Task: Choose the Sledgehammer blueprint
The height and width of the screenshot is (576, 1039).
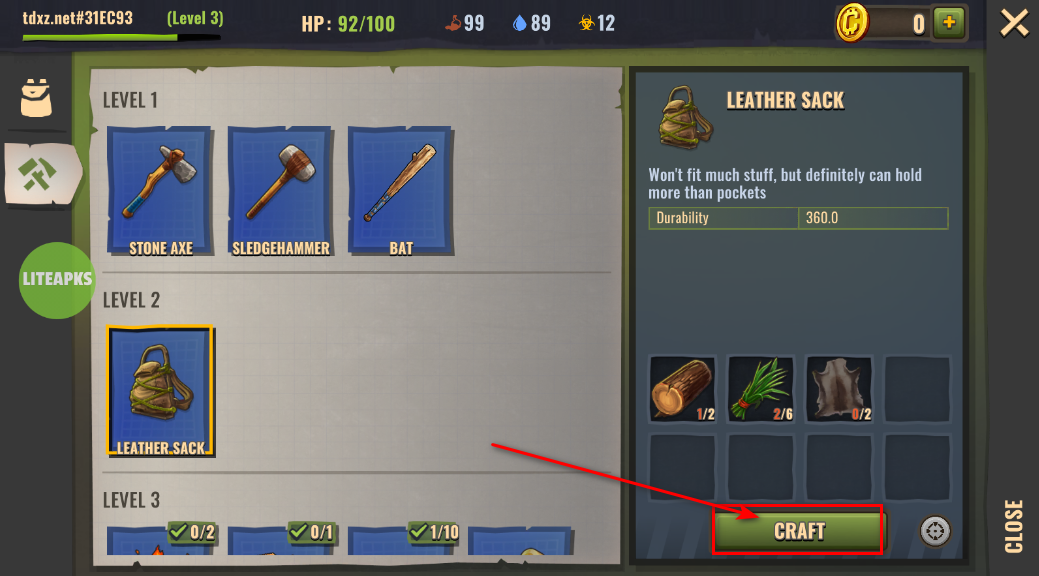Action: tap(280, 191)
